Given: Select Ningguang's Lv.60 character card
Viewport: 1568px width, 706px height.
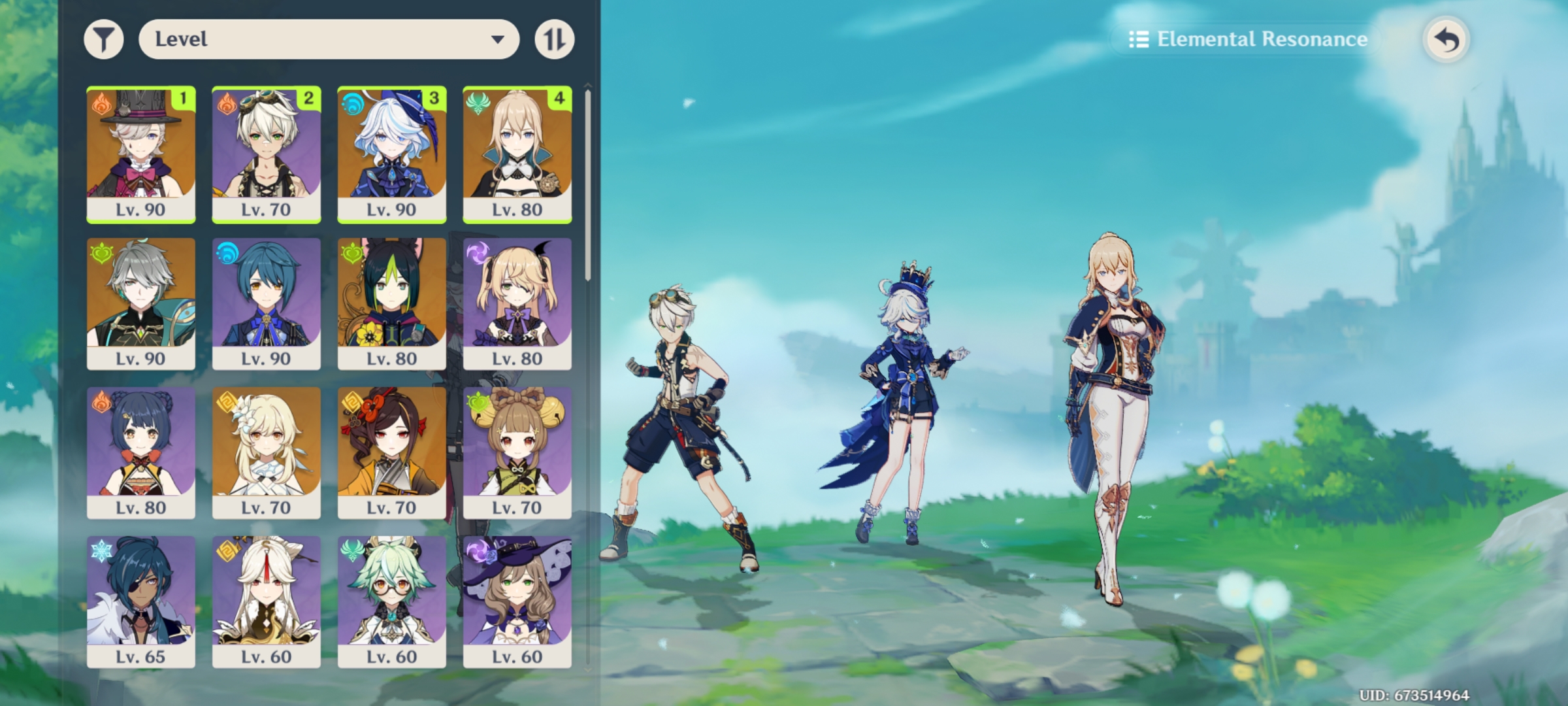Looking at the screenshot, I should (x=266, y=600).
